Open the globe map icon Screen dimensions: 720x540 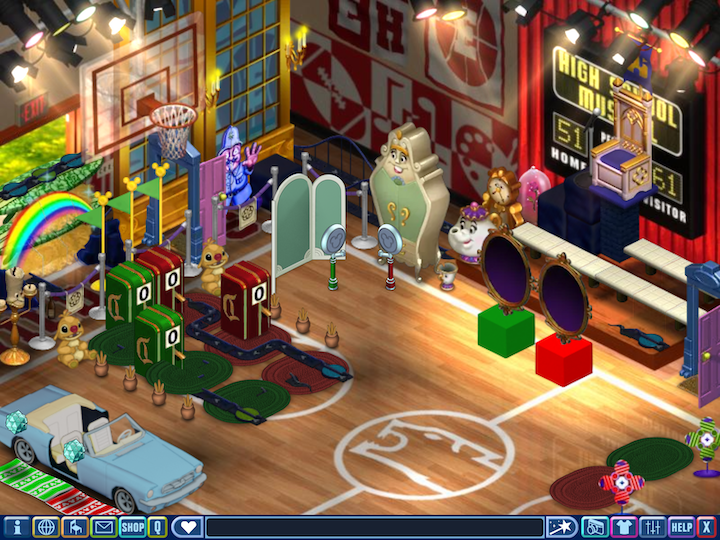(x=45, y=527)
